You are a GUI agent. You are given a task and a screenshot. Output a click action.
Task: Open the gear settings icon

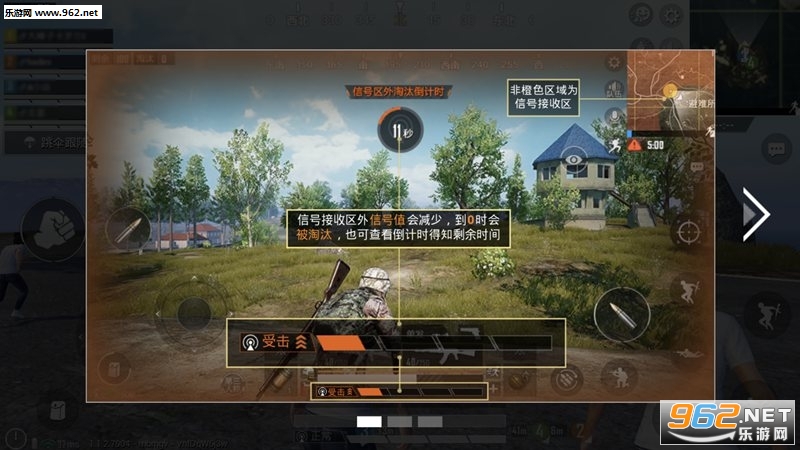point(614,64)
